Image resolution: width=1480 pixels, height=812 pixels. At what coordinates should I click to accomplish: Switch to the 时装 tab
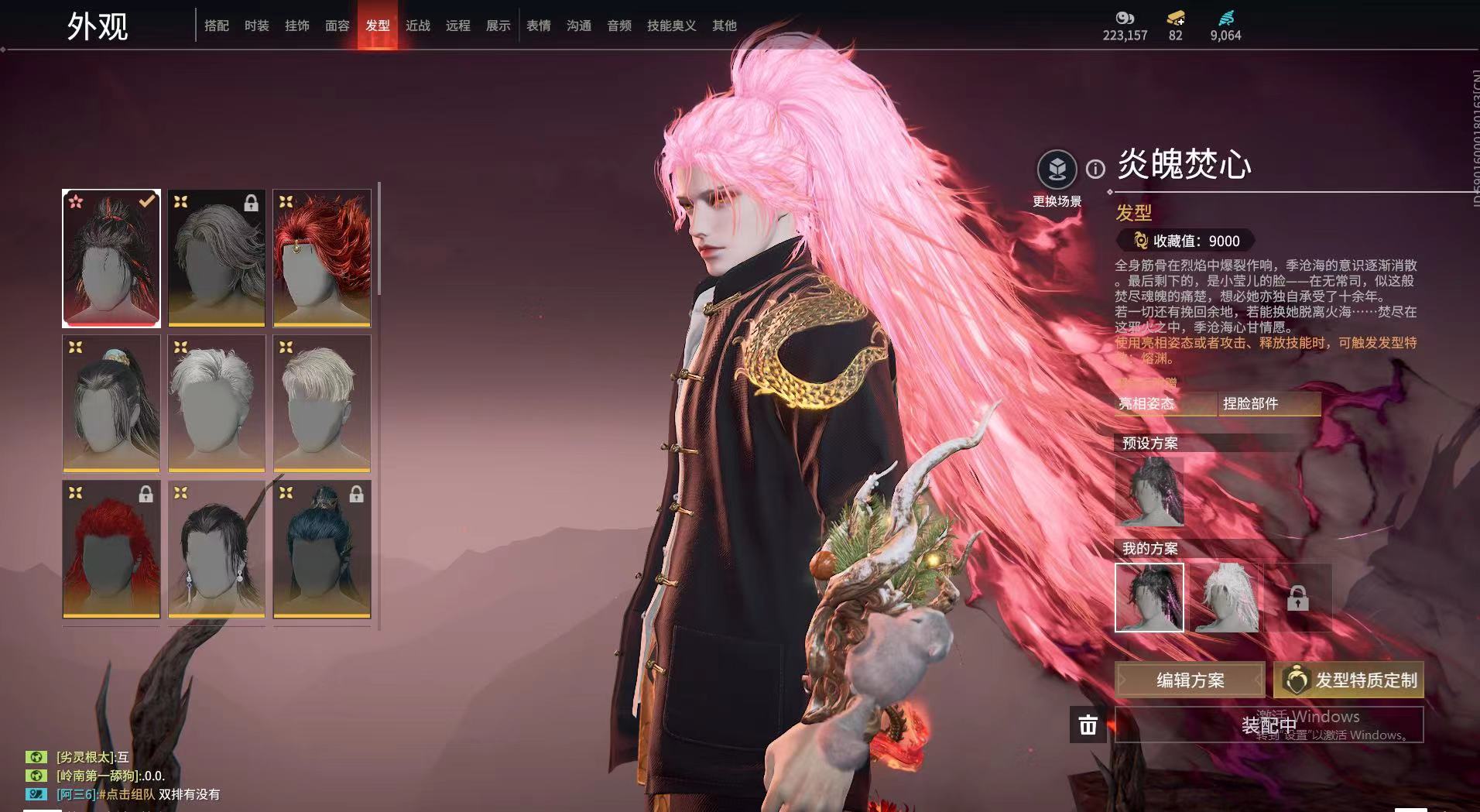pos(256,26)
